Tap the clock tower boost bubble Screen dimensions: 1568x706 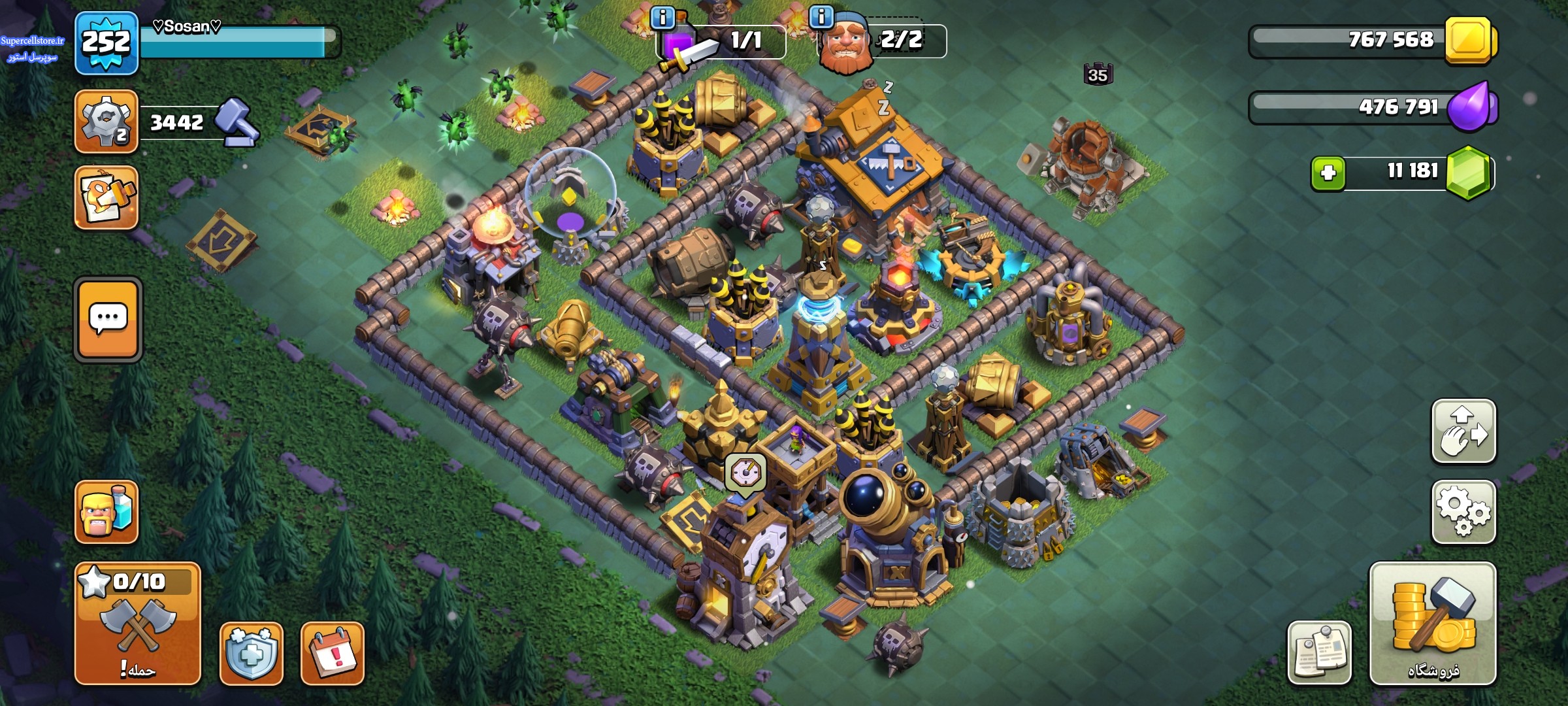(x=745, y=471)
